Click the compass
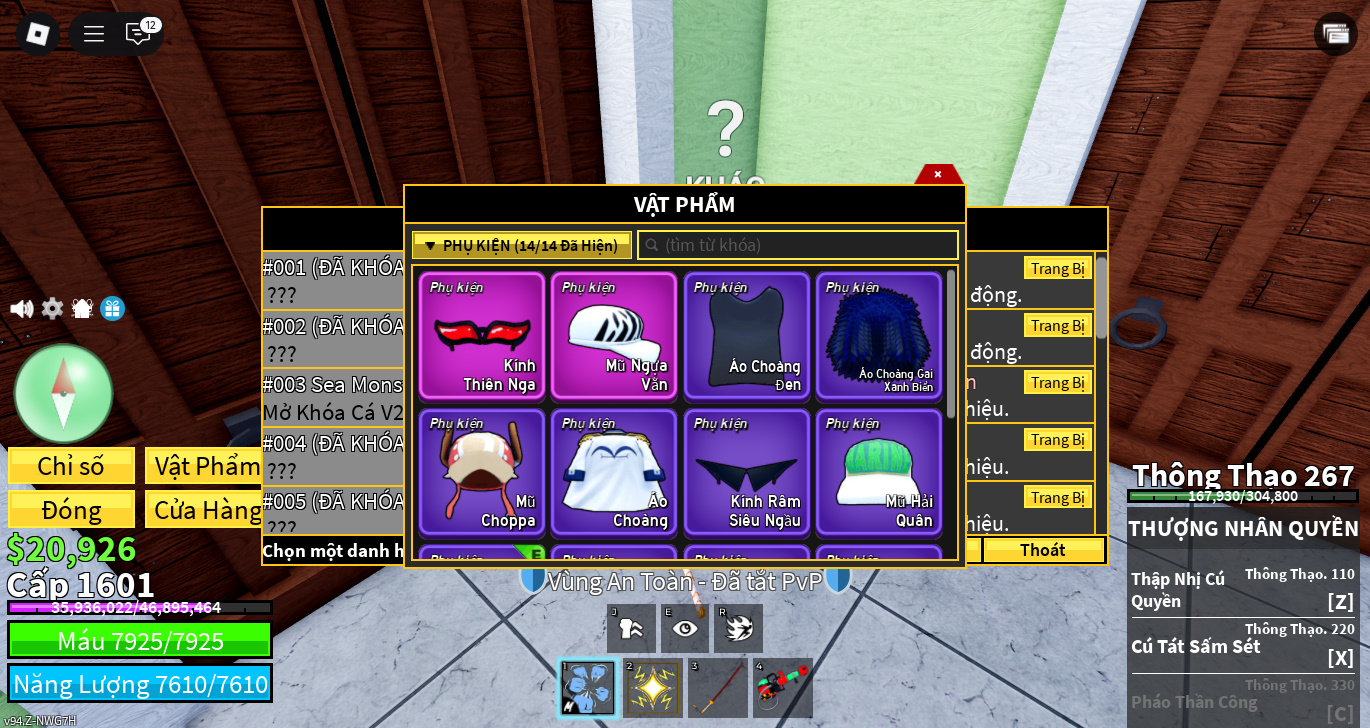 63,393
